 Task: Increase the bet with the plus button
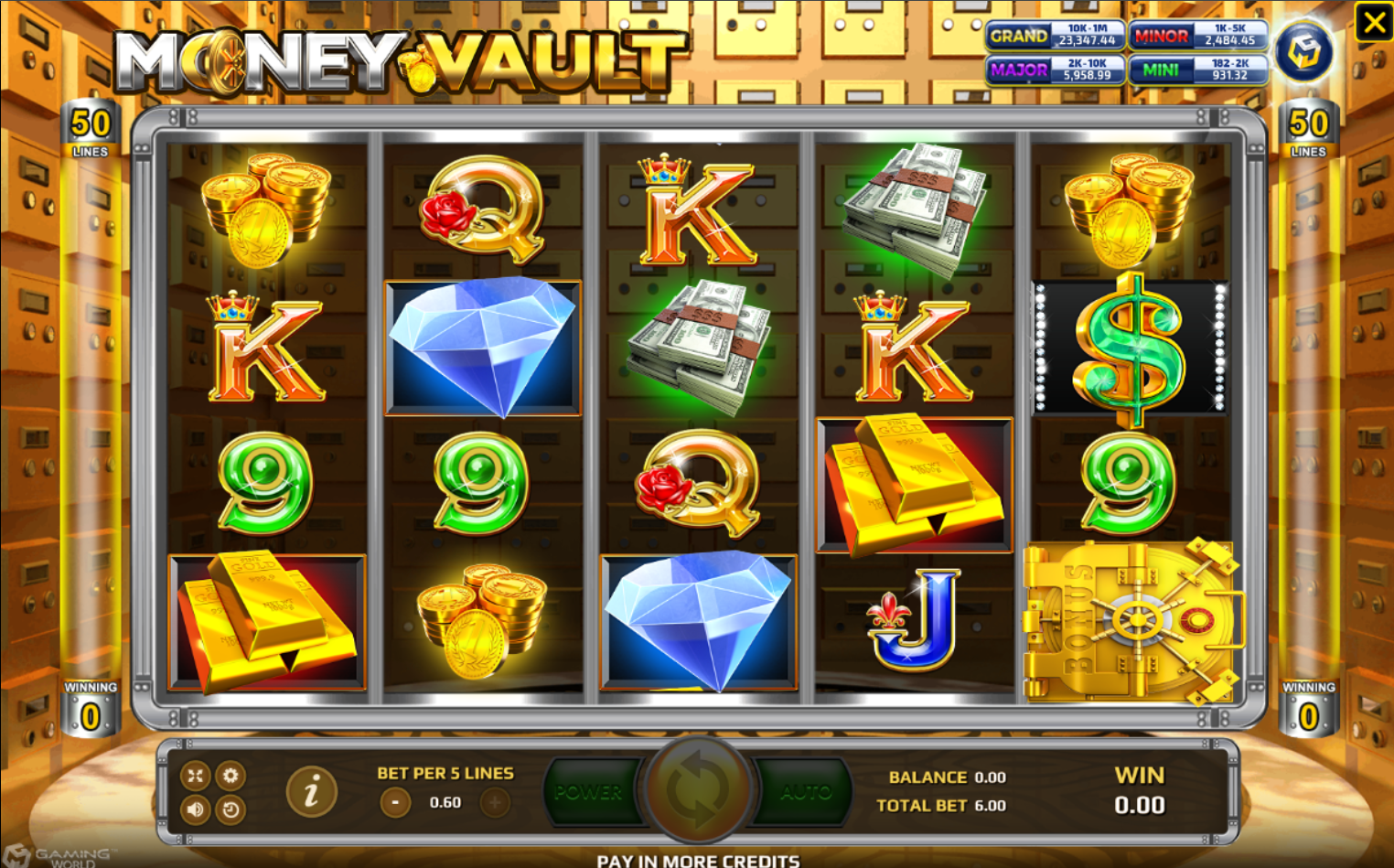[x=495, y=802]
